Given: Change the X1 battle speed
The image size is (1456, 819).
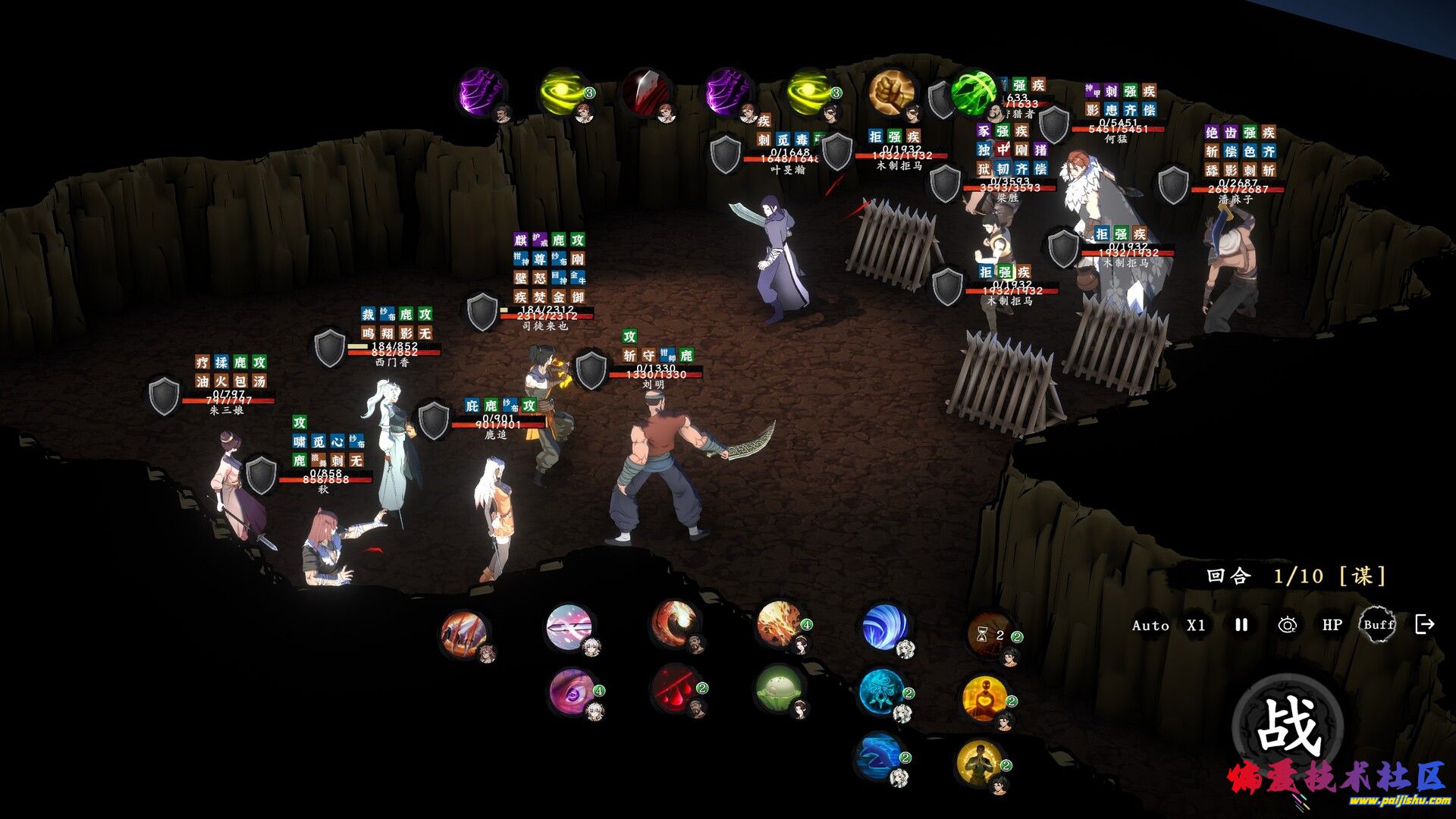Looking at the screenshot, I should tap(1196, 626).
